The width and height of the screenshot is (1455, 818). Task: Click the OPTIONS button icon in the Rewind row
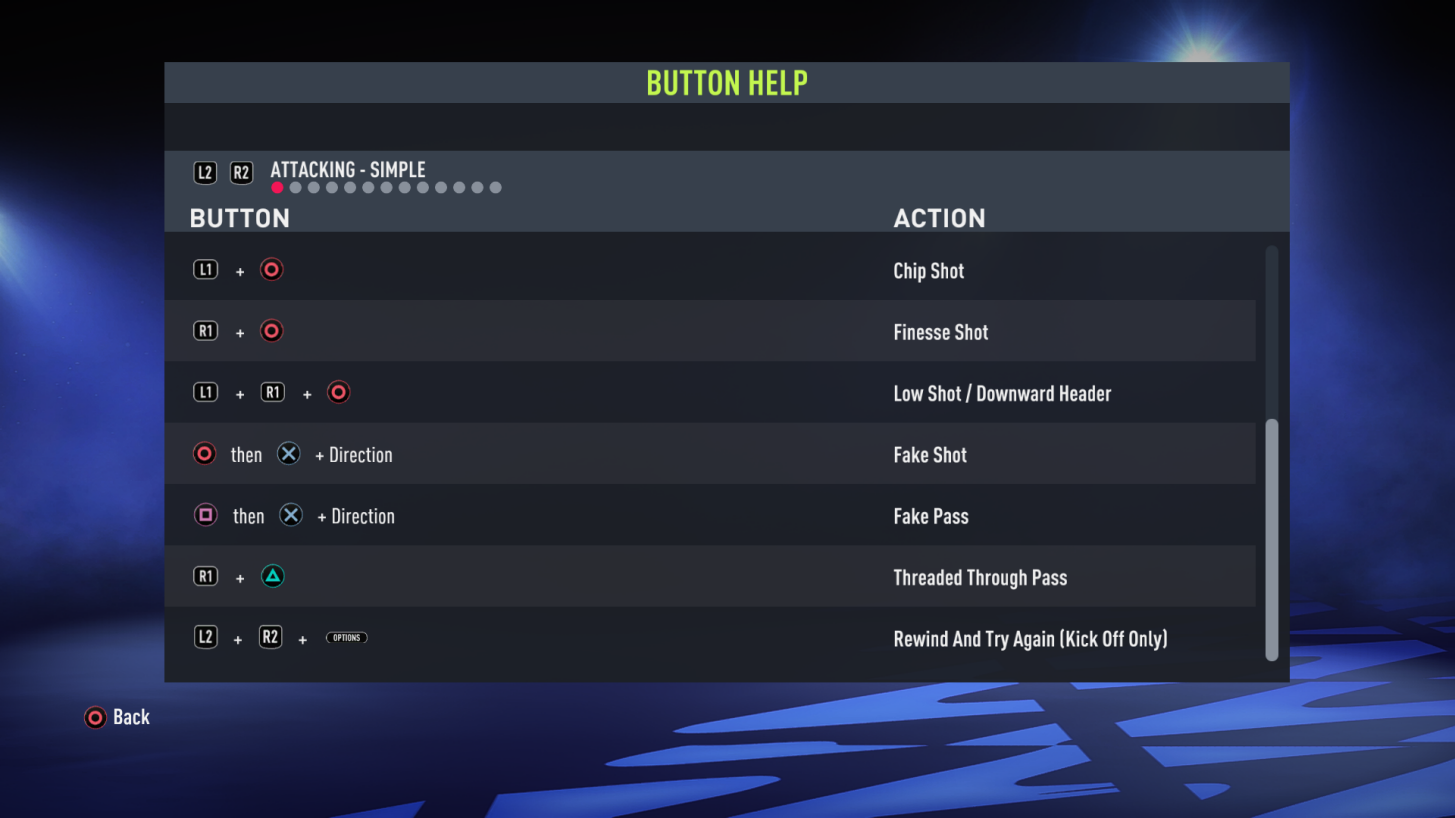[x=346, y=637]
